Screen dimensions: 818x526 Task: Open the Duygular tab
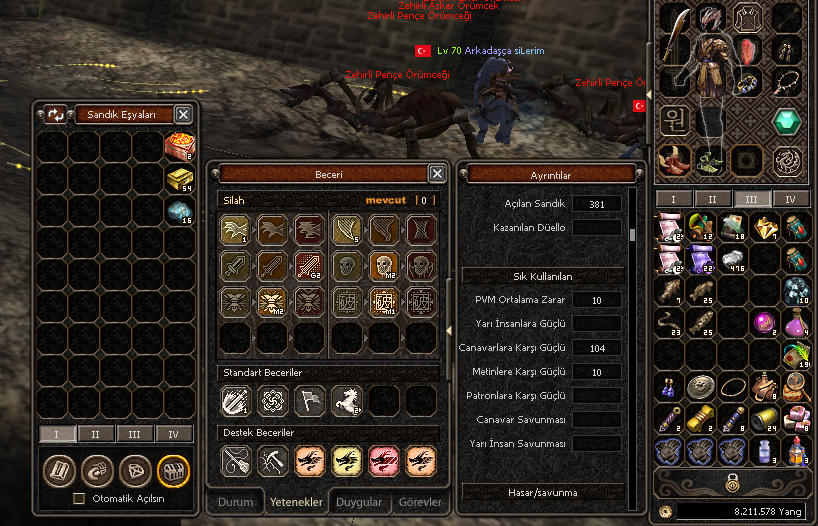coord(357,503)
